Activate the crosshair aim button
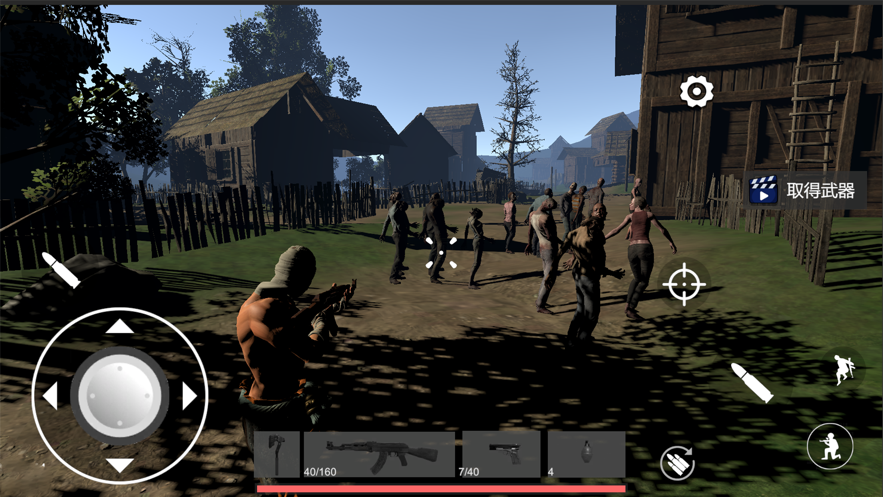Viewport: 883px width, 497px height. pyautogui.click(x=685, y=284)
